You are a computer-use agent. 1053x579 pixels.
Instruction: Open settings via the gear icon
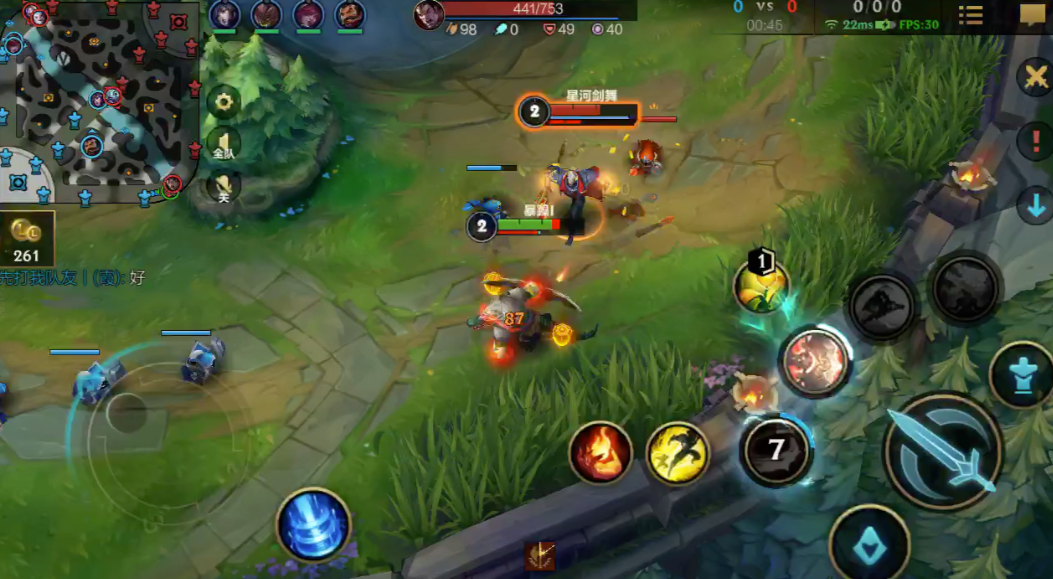click(x=224, y=101)
